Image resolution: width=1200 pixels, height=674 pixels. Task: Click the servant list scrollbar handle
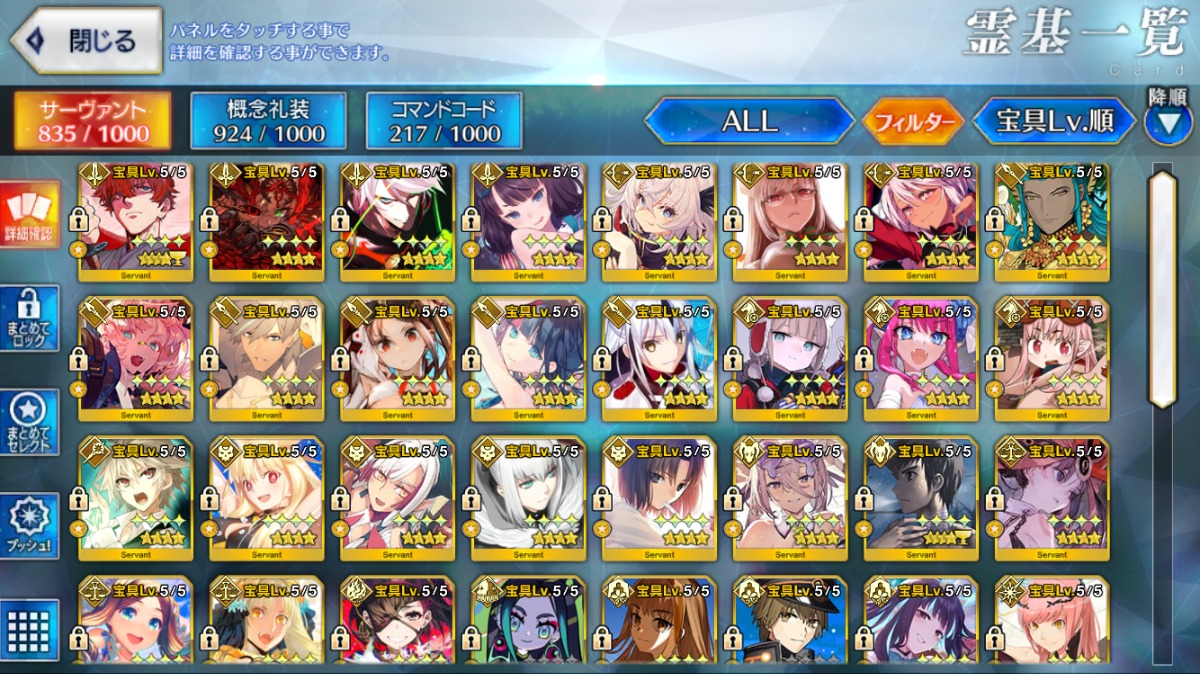[x=1162, y=290]
